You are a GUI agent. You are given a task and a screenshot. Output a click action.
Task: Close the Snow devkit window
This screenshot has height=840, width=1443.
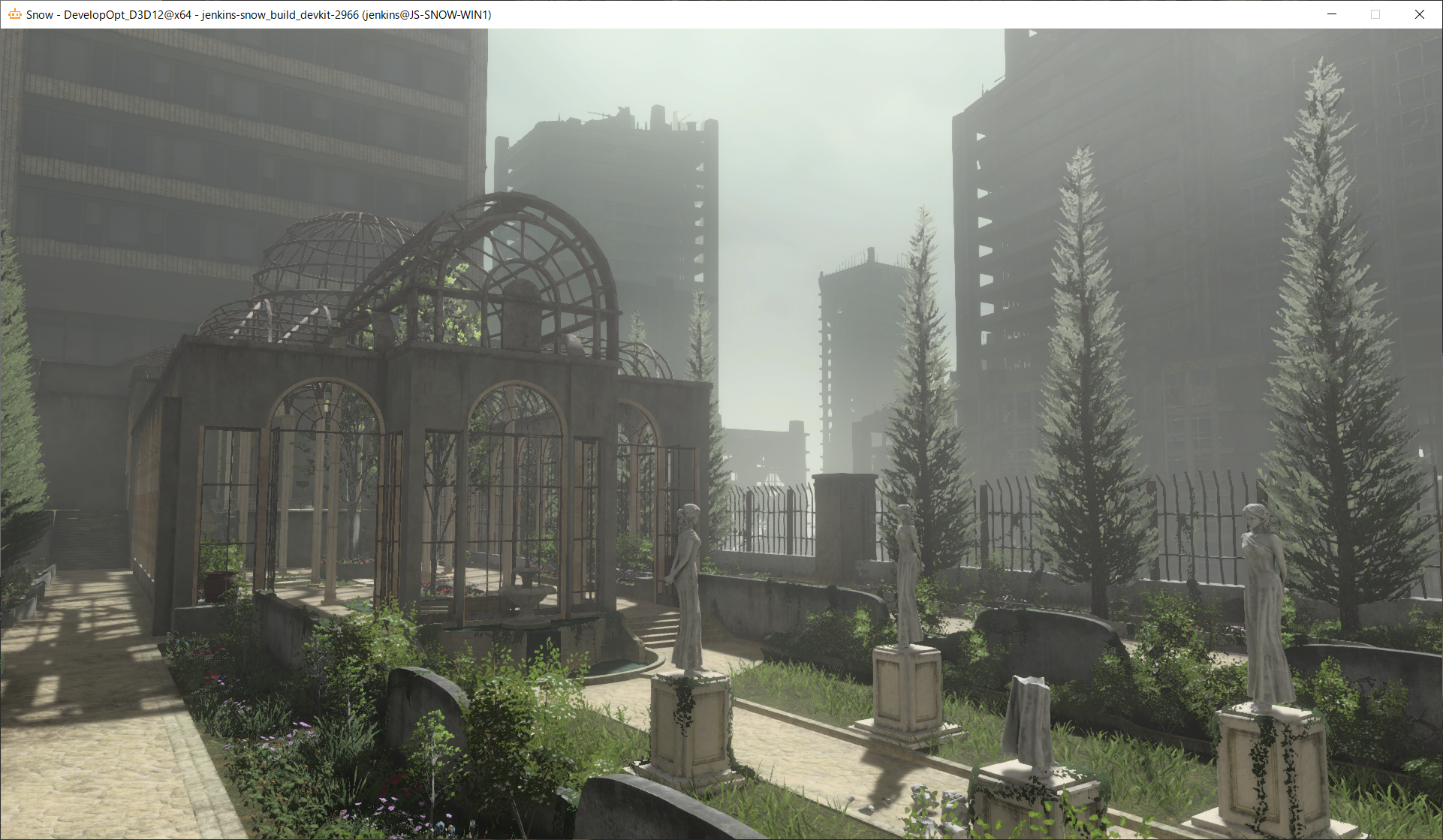pos(1420,14)
